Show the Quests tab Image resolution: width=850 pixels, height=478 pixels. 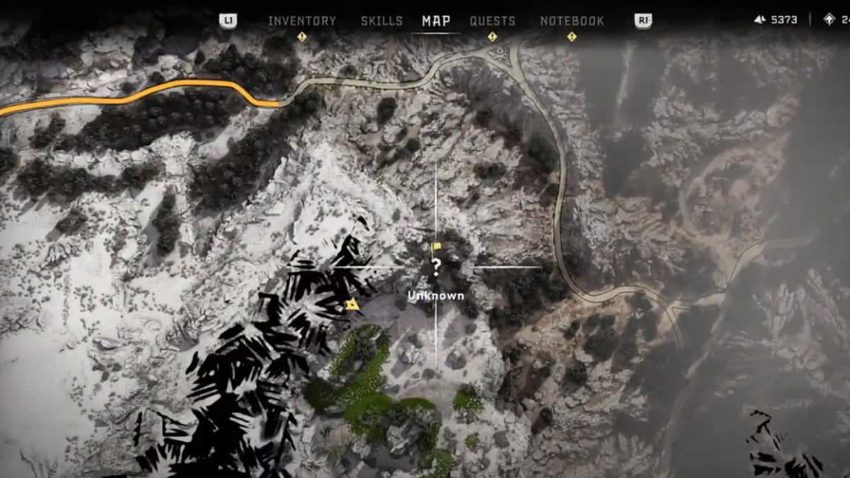(492, 21)
